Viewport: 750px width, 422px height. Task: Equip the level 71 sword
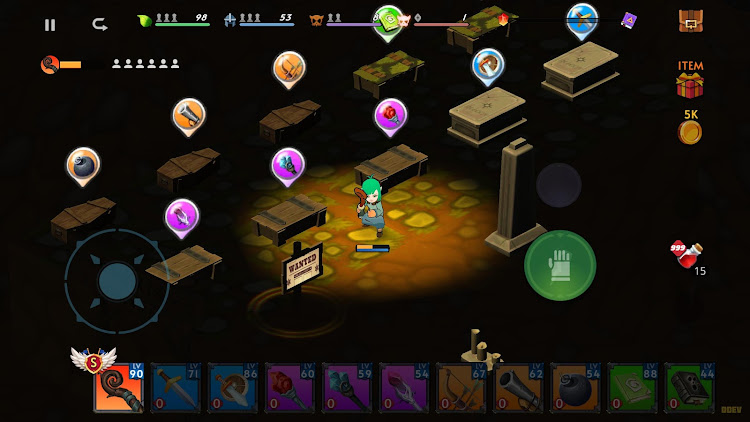pos(176,389)
